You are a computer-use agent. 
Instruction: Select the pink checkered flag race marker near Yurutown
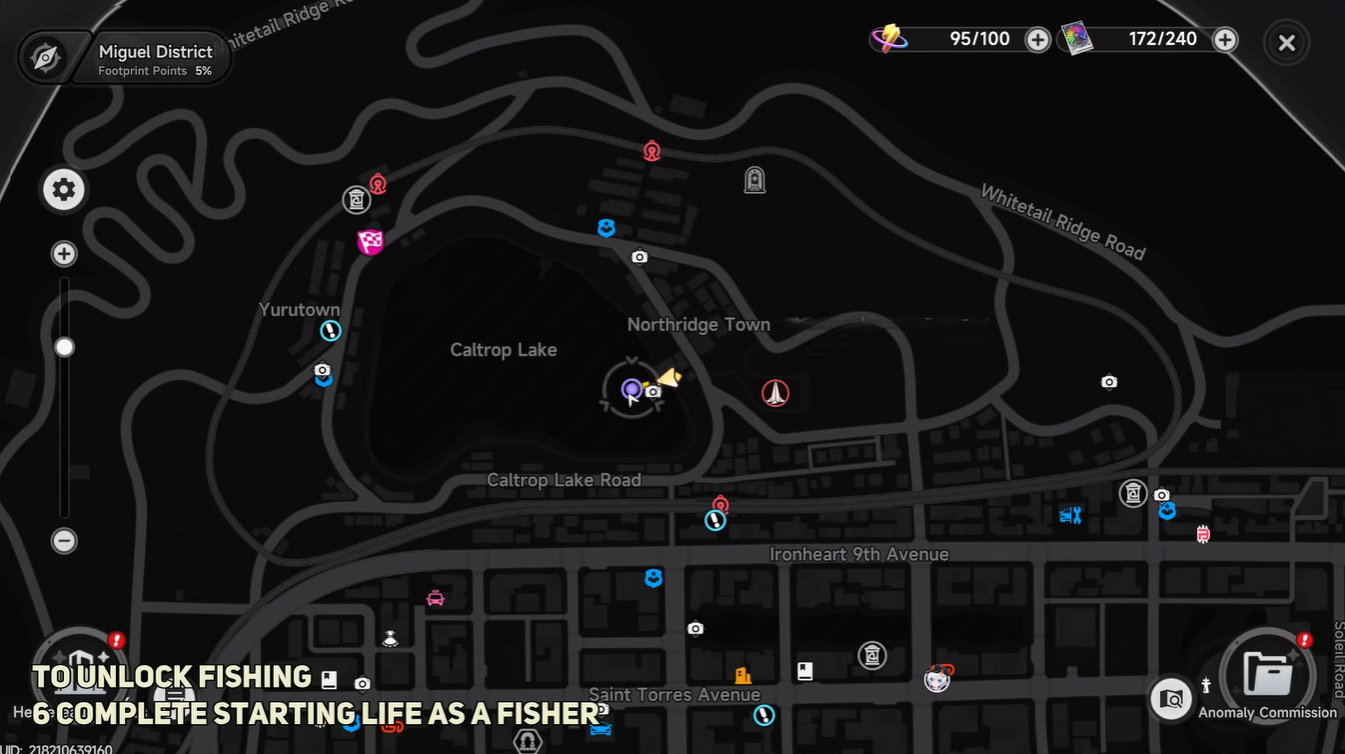[x=371, y=242]
